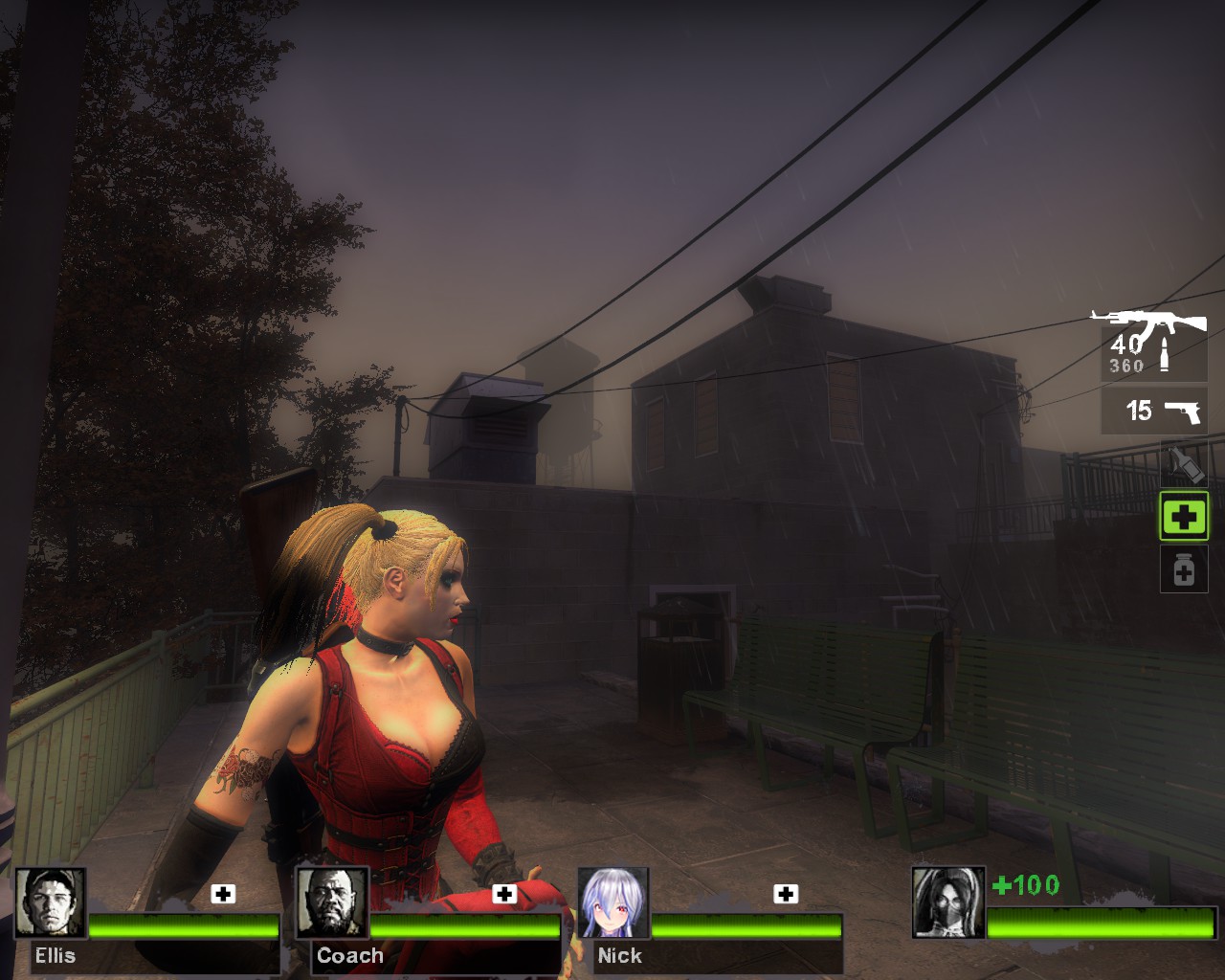Click Nick's anime-style portrait

(x=613, y=902)
